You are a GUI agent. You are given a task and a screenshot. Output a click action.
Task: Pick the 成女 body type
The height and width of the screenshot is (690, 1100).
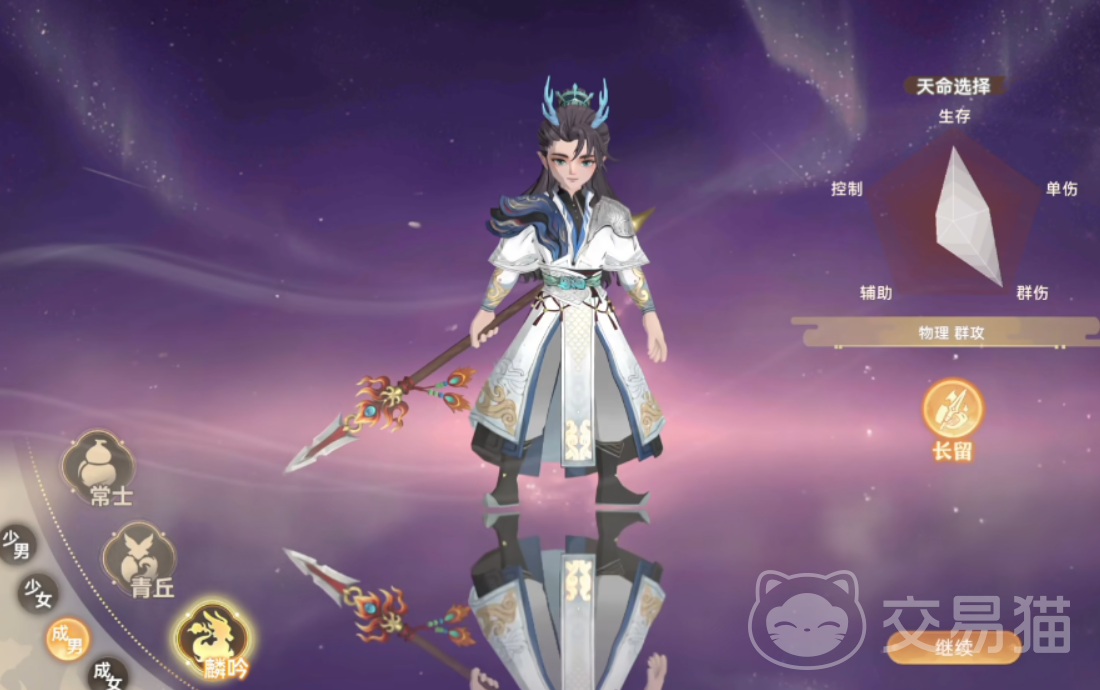point(106,674)
